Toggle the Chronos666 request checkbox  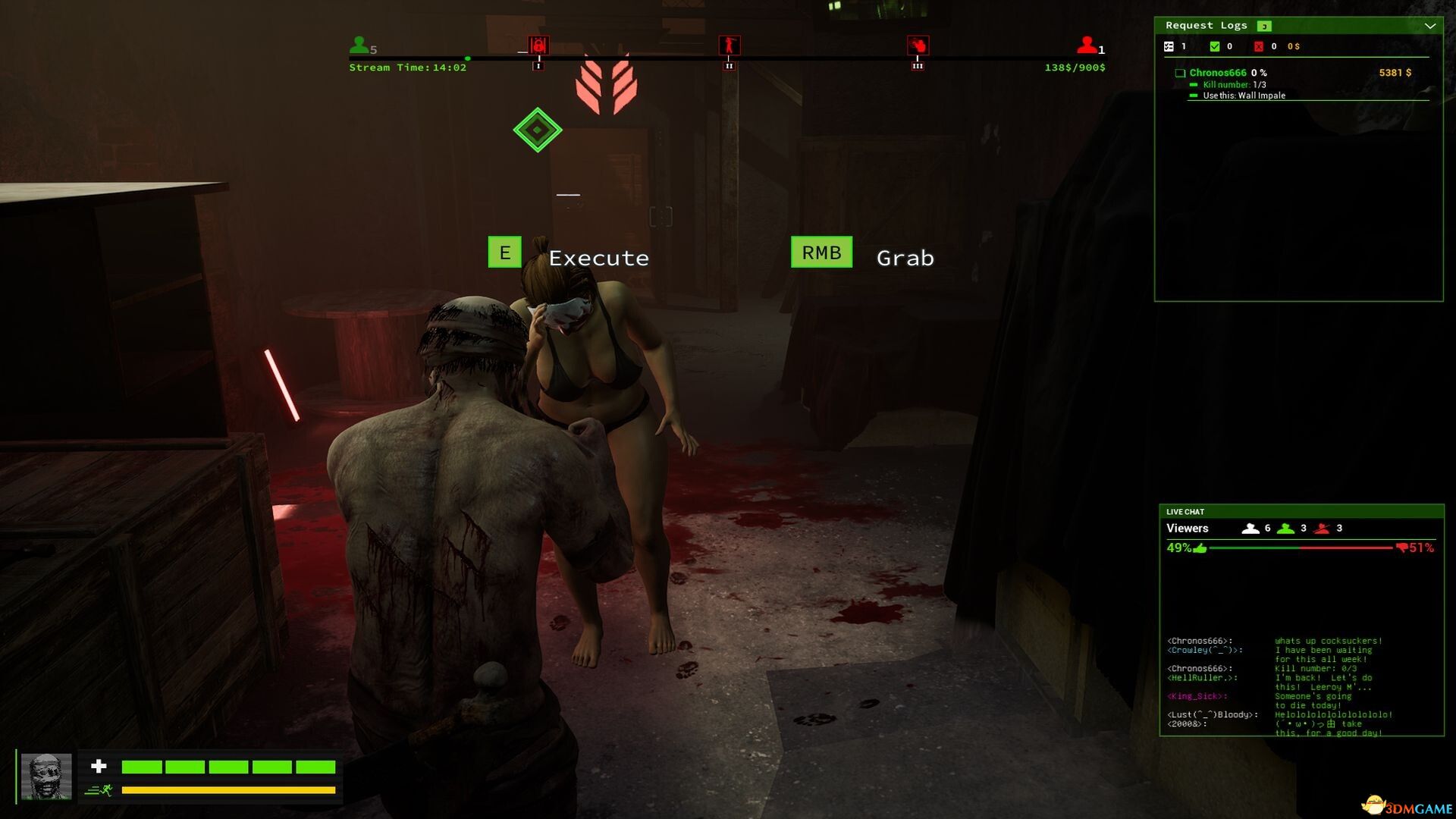[x=1180, y=74]
